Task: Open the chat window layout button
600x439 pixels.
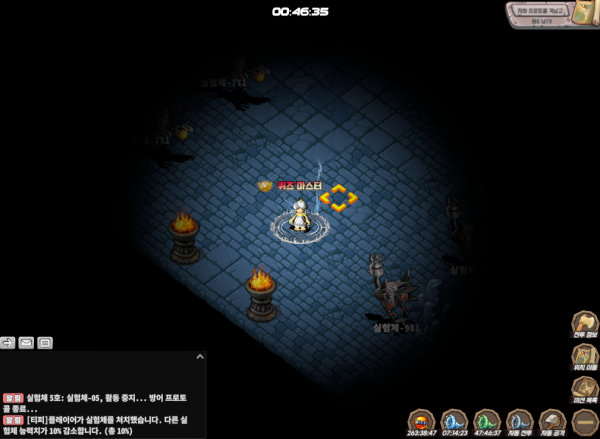Action: point(45,343)
